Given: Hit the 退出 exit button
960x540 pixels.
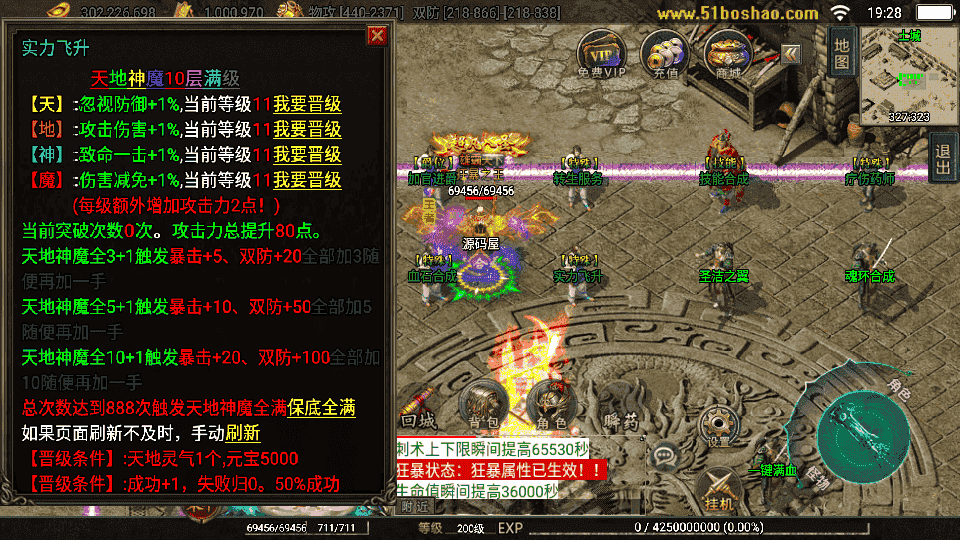Looking at the screenshot, I should (942, 160).
